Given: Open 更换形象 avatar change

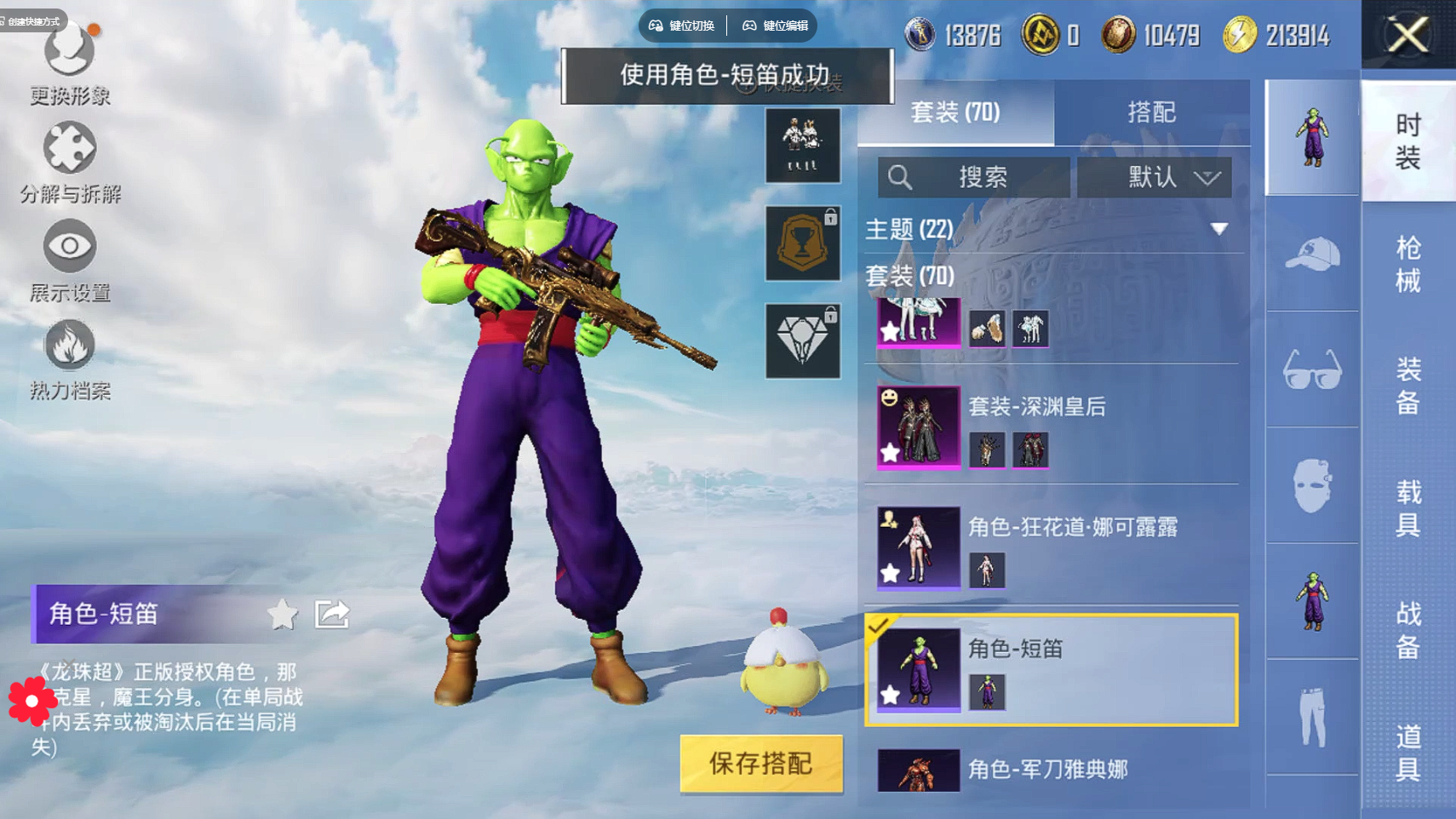Looking at the screenshot, I should 70,64.
